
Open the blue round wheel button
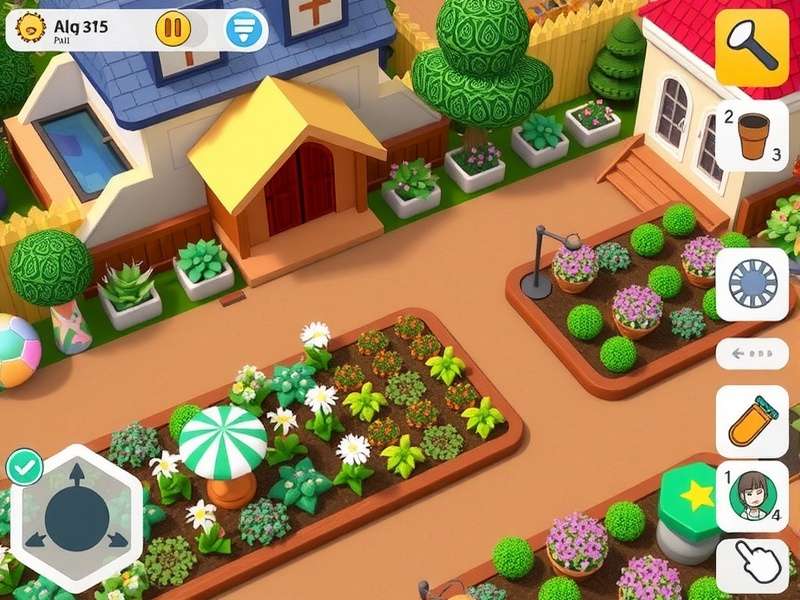click(752, 284)
